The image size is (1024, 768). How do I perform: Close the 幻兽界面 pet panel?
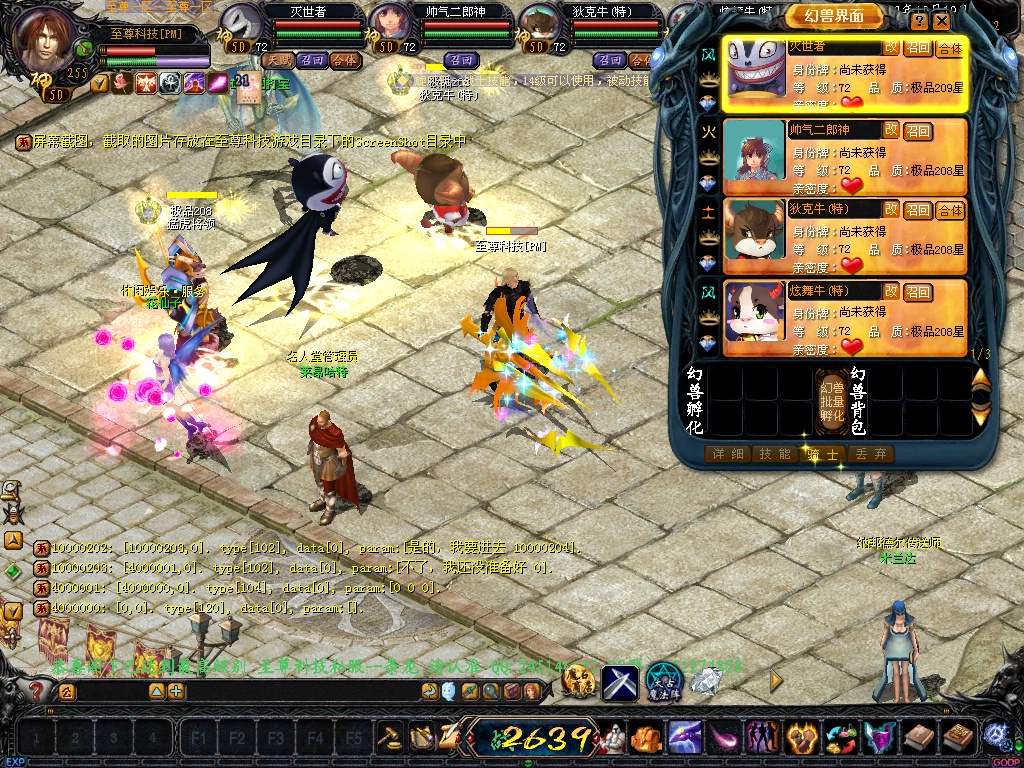click(943, 21)
